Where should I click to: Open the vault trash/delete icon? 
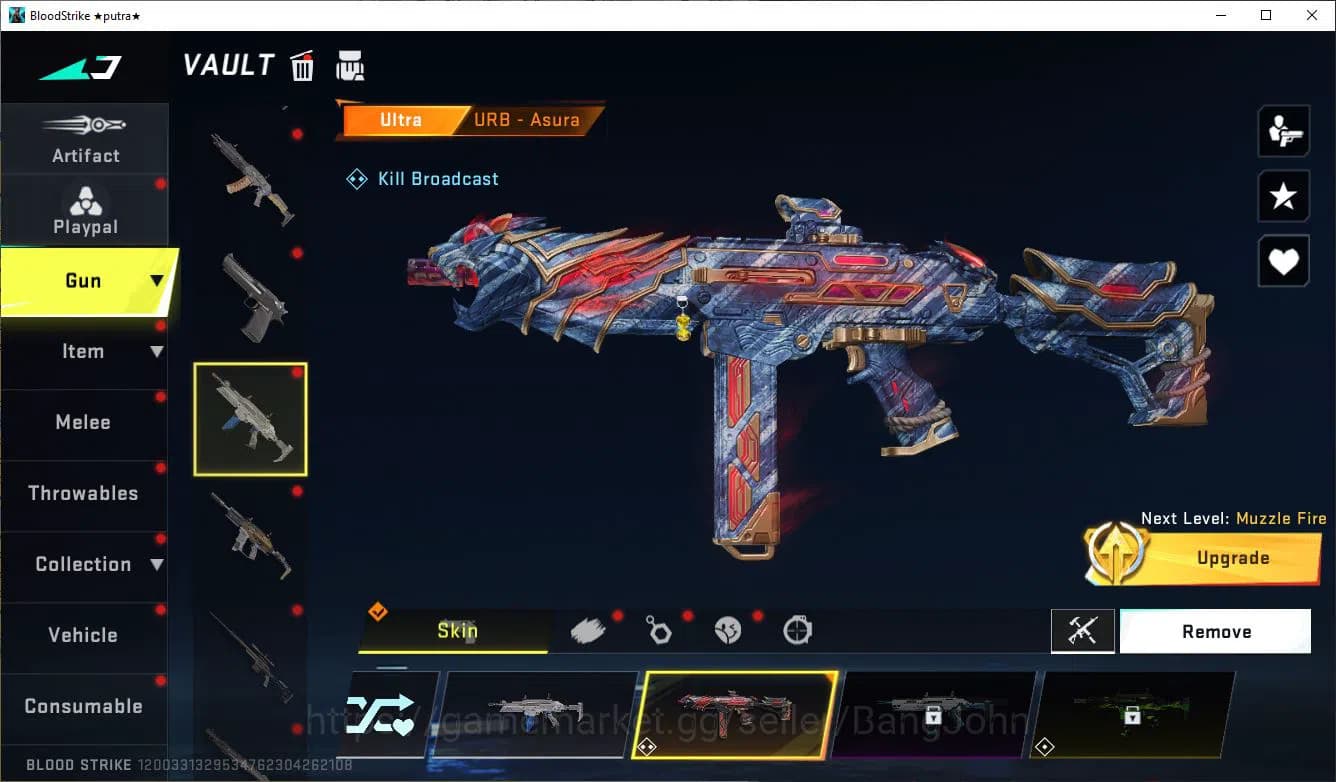(x=302, y=65)
